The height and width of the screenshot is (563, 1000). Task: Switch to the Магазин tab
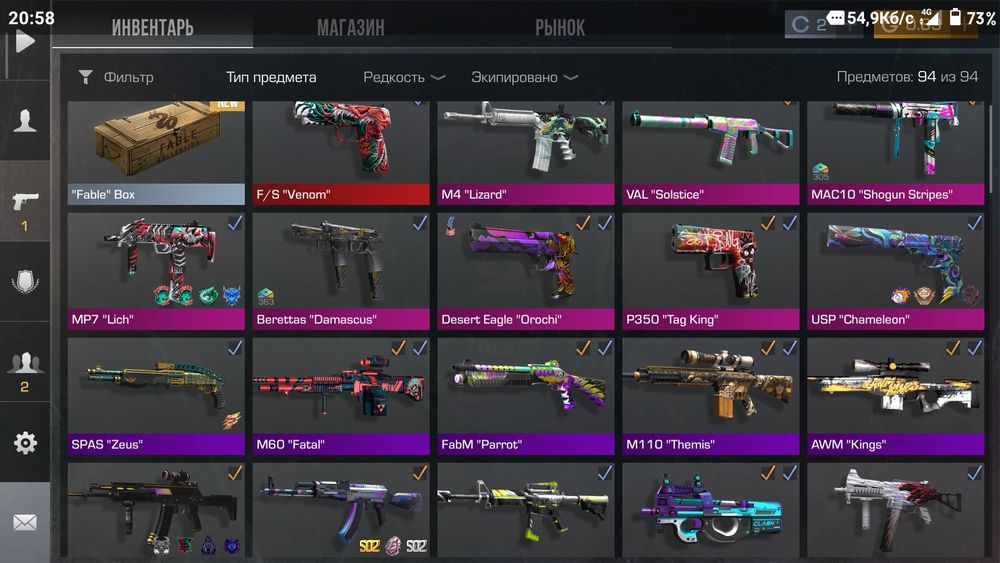[350, 27]
